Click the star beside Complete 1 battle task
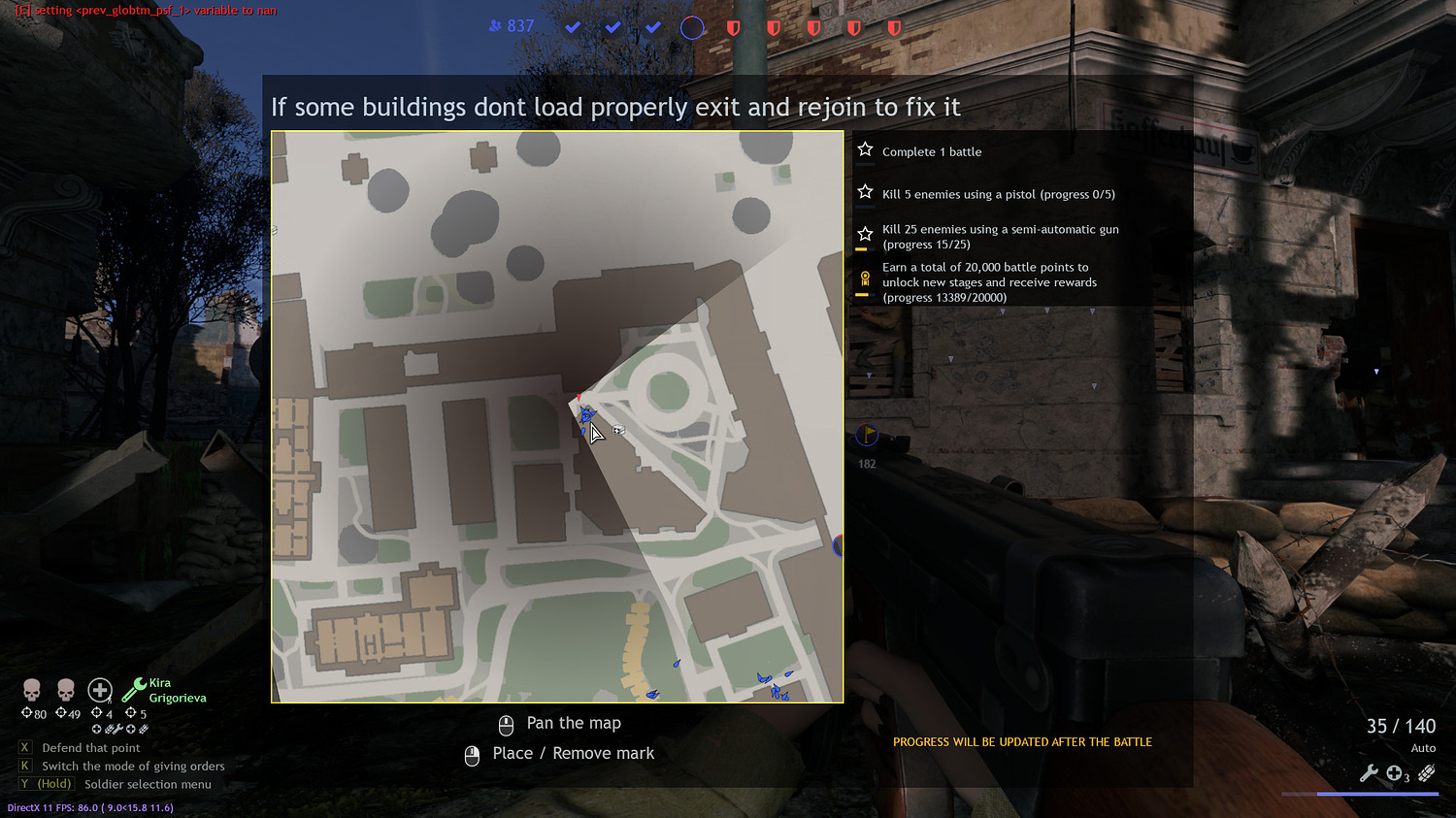1456x818 pixels. tap(865, 148)
